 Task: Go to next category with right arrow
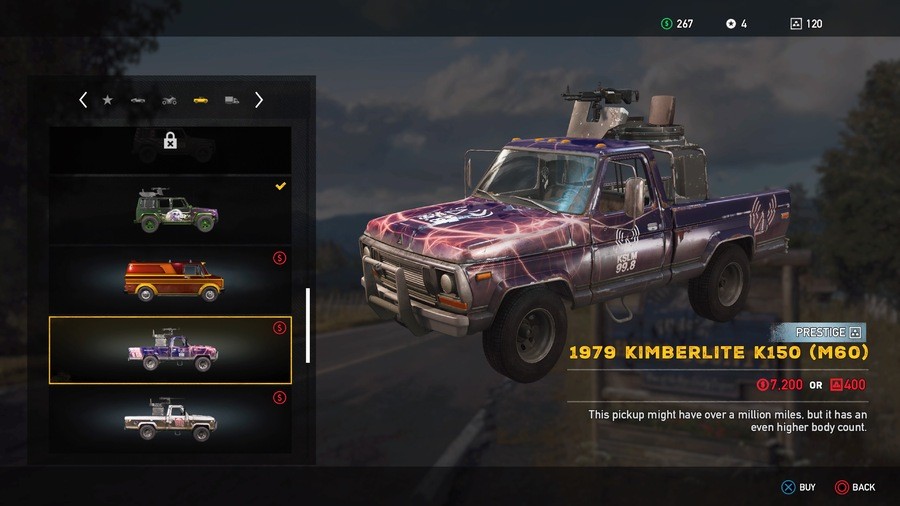pyautogui.click(x=259, y=100)
